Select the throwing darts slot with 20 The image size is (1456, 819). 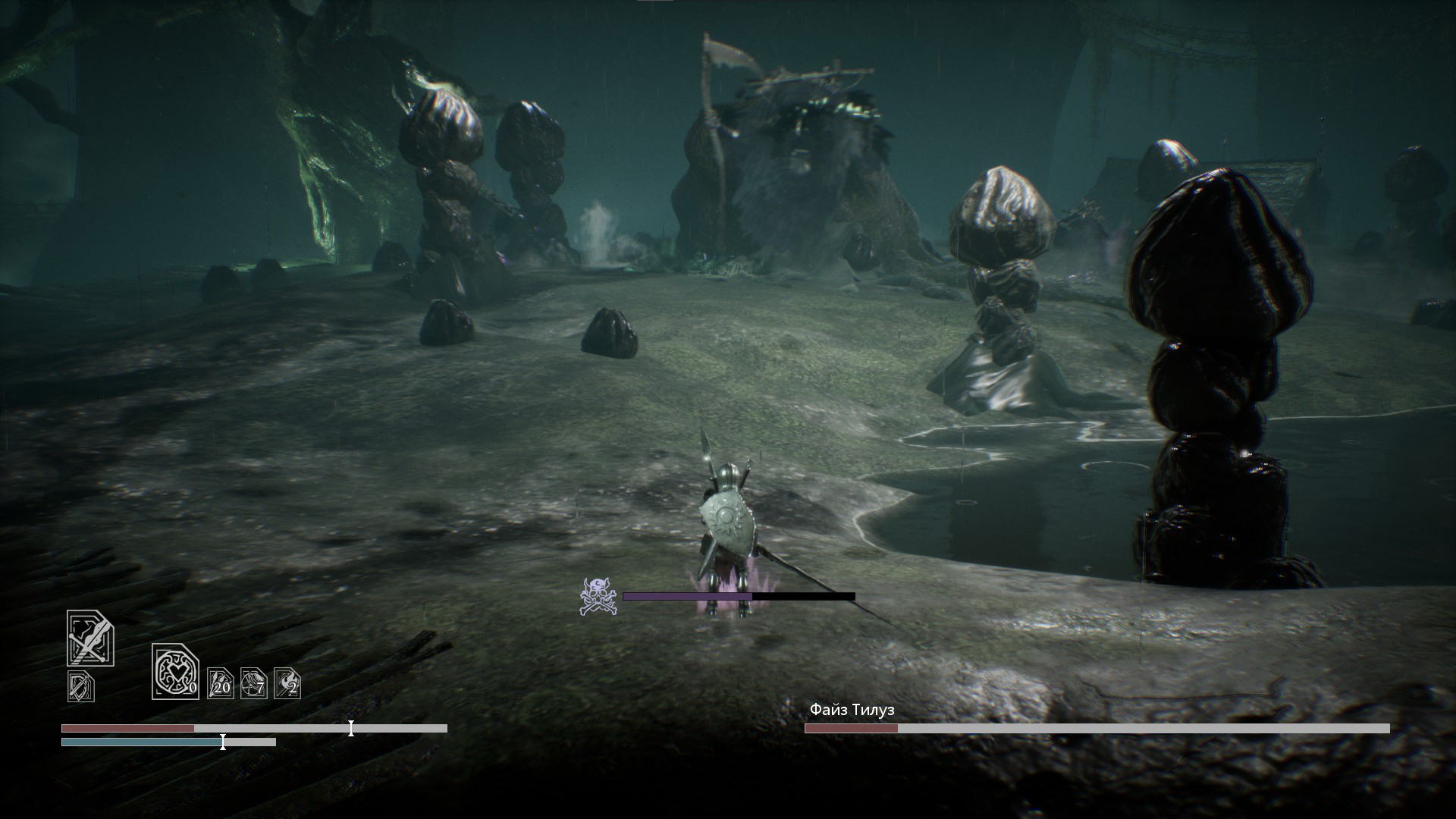221,683
